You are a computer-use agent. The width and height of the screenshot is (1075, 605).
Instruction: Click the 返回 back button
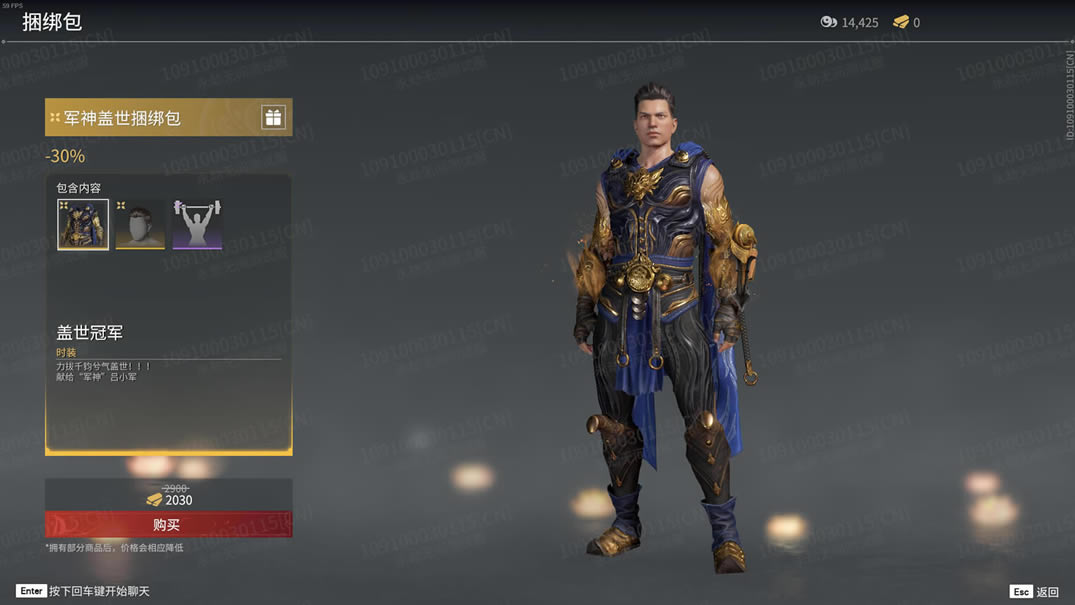tap(1035, 591)
